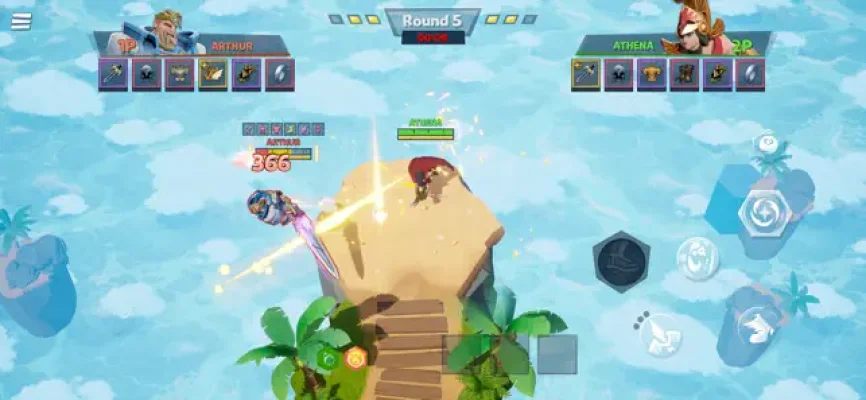Tap the dark hexagonal boot skill button
Image resolution: width=866 pixels, height=400 pixels.
(621, 262)
